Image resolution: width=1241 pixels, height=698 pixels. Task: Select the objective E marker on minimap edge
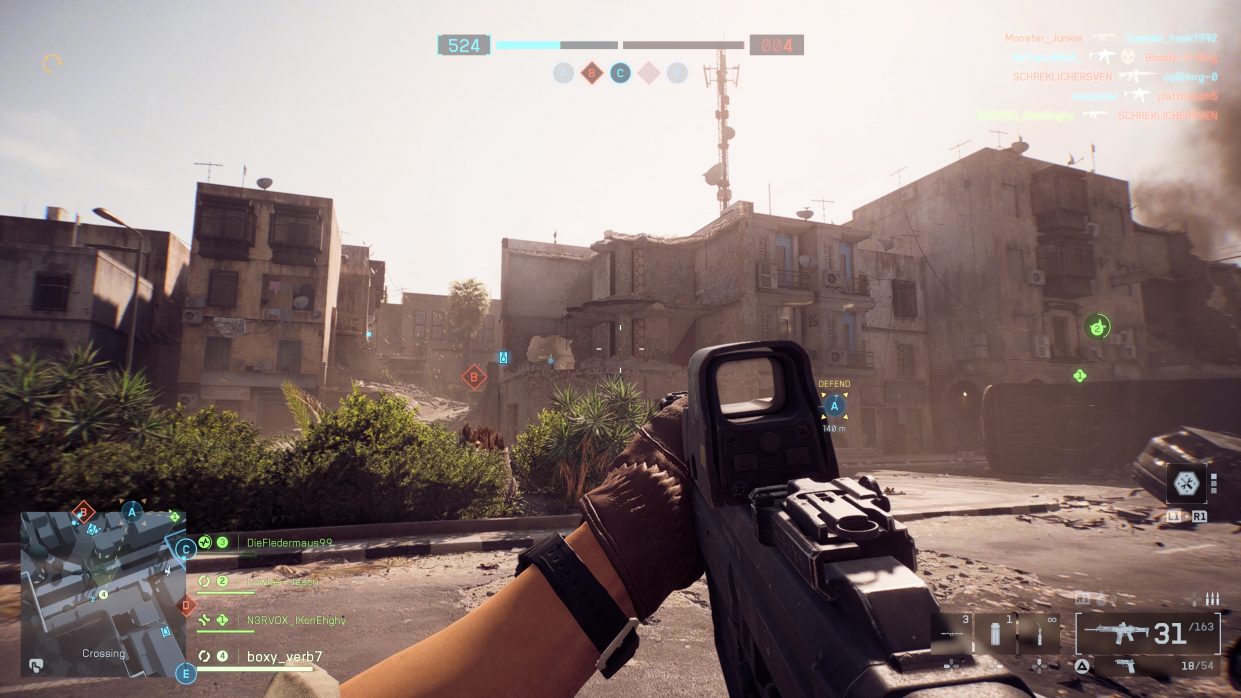point(185,673)
